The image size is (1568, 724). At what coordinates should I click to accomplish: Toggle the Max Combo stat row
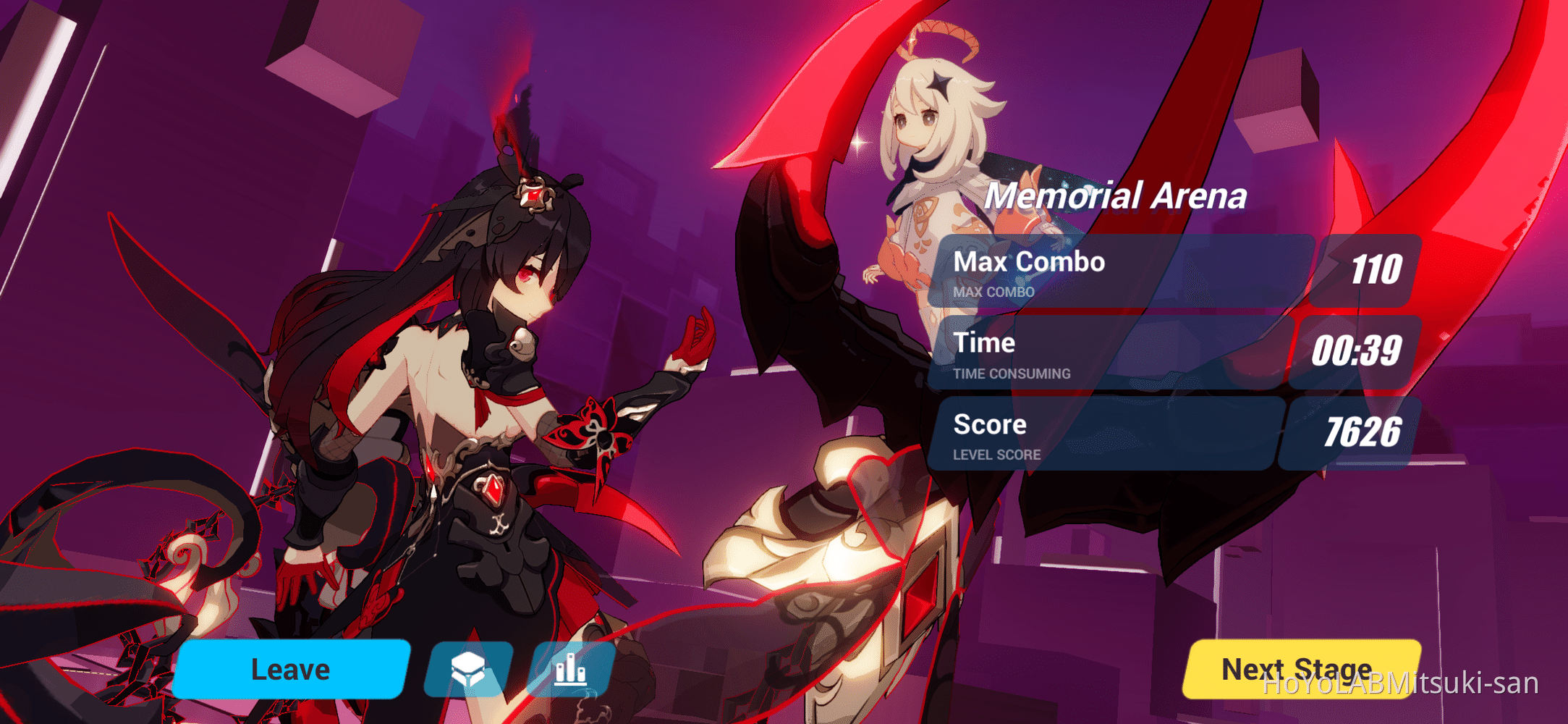click(1122, 275)
